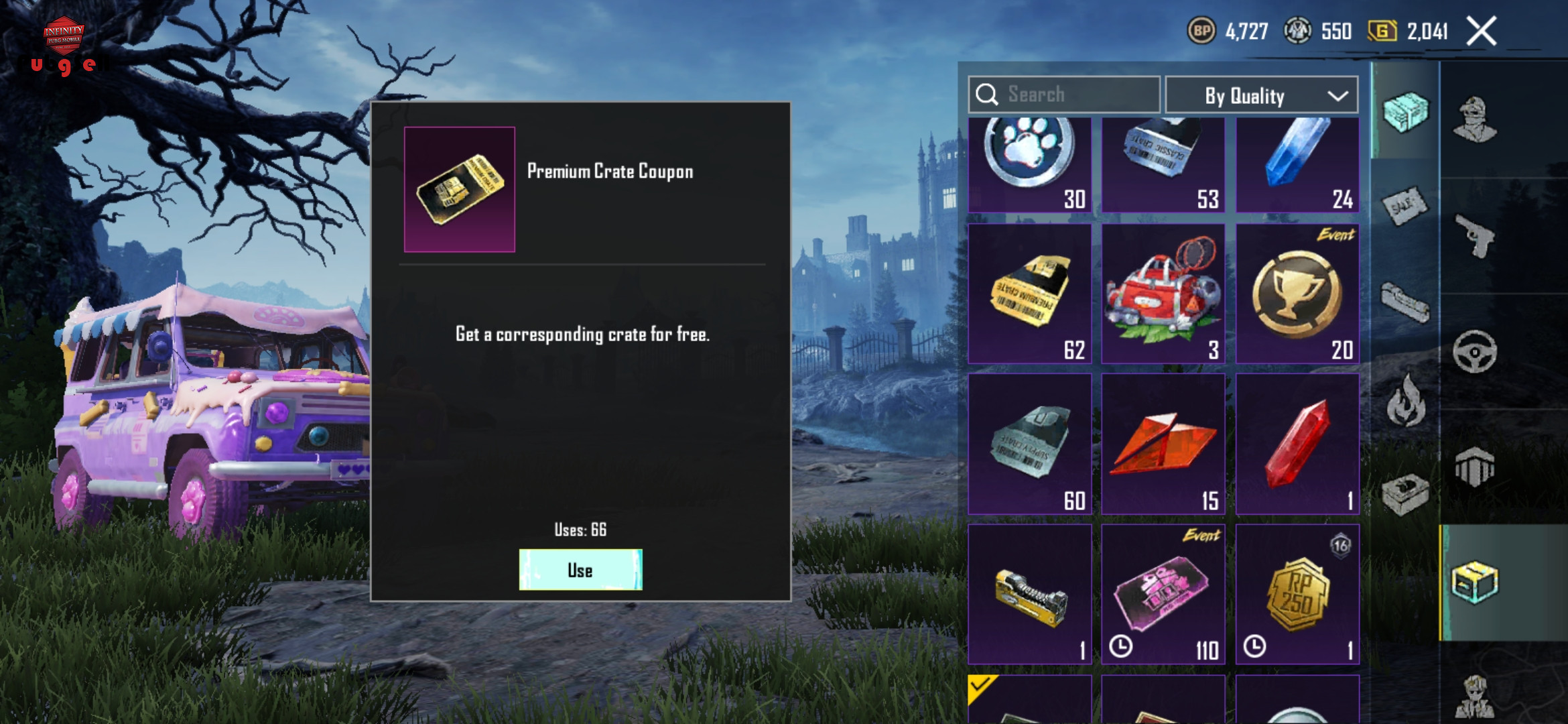Select the blue crystal shard slot

coord(1297,165)
